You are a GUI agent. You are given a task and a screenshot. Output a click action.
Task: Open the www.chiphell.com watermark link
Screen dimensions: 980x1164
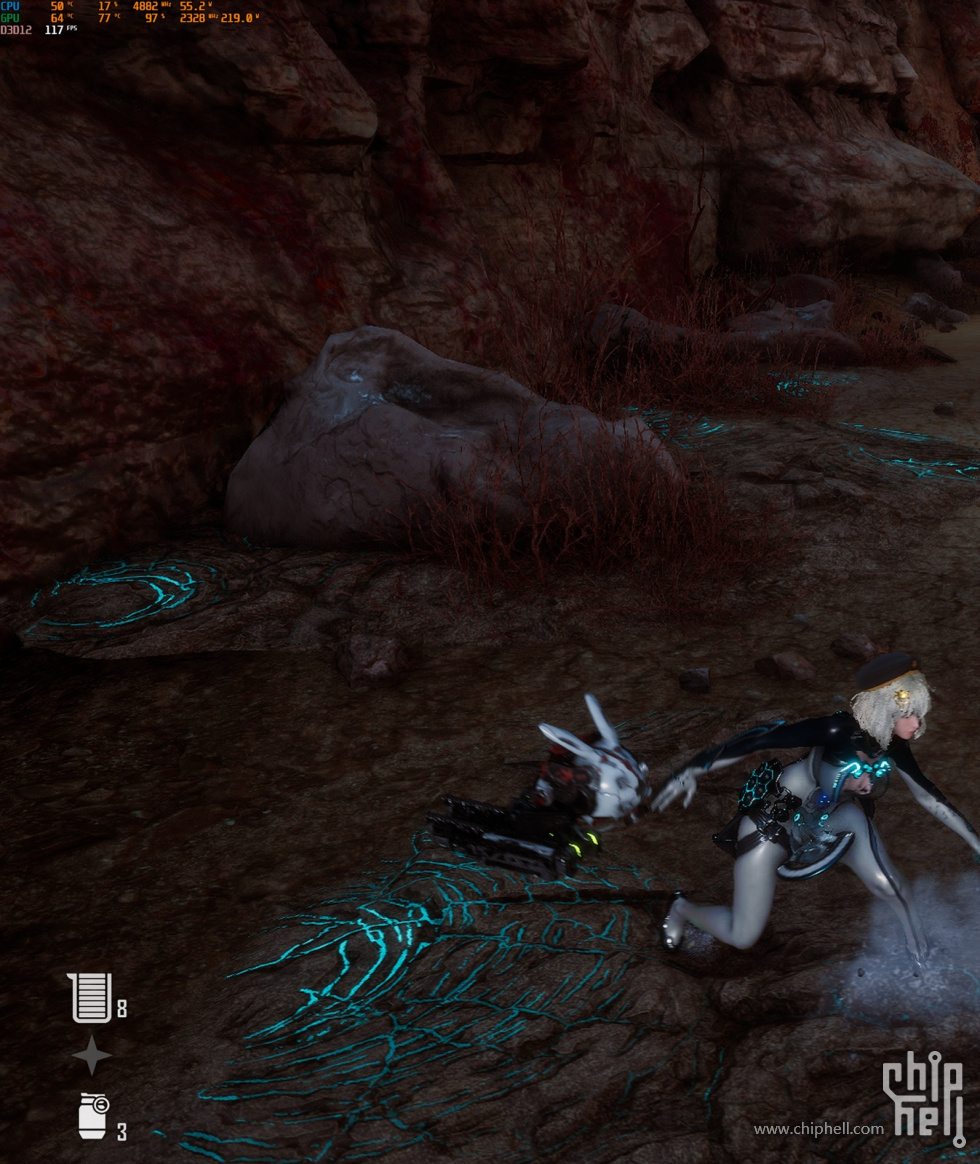[x=818, y=1129]
